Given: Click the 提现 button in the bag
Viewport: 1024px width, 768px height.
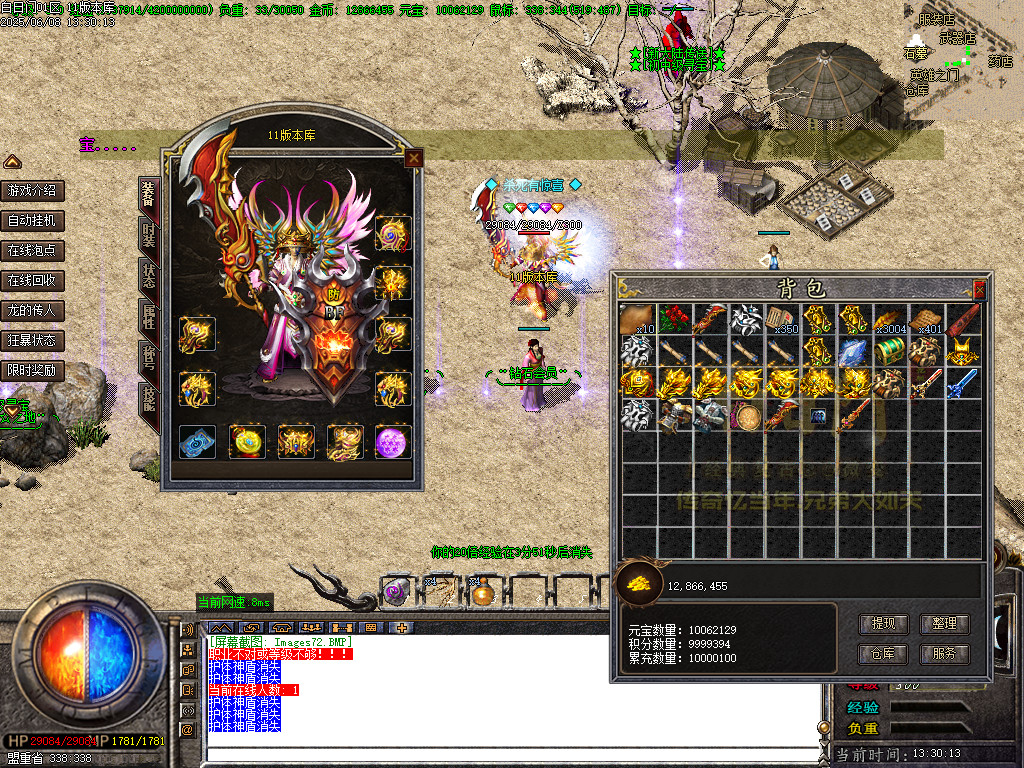Looking at the screenshot, I should click(883, 624).
